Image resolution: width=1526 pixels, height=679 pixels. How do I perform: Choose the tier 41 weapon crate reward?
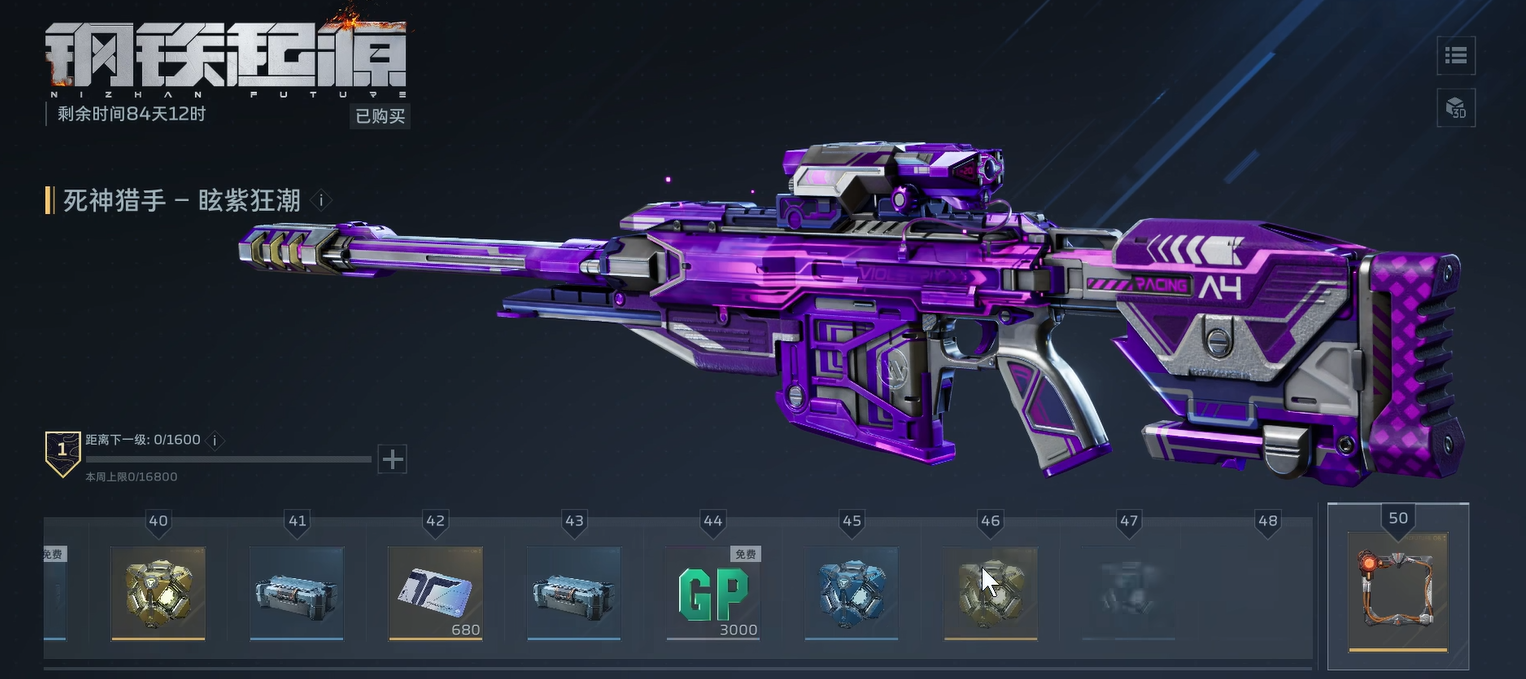pyautogui.click(x=296, y=592)
